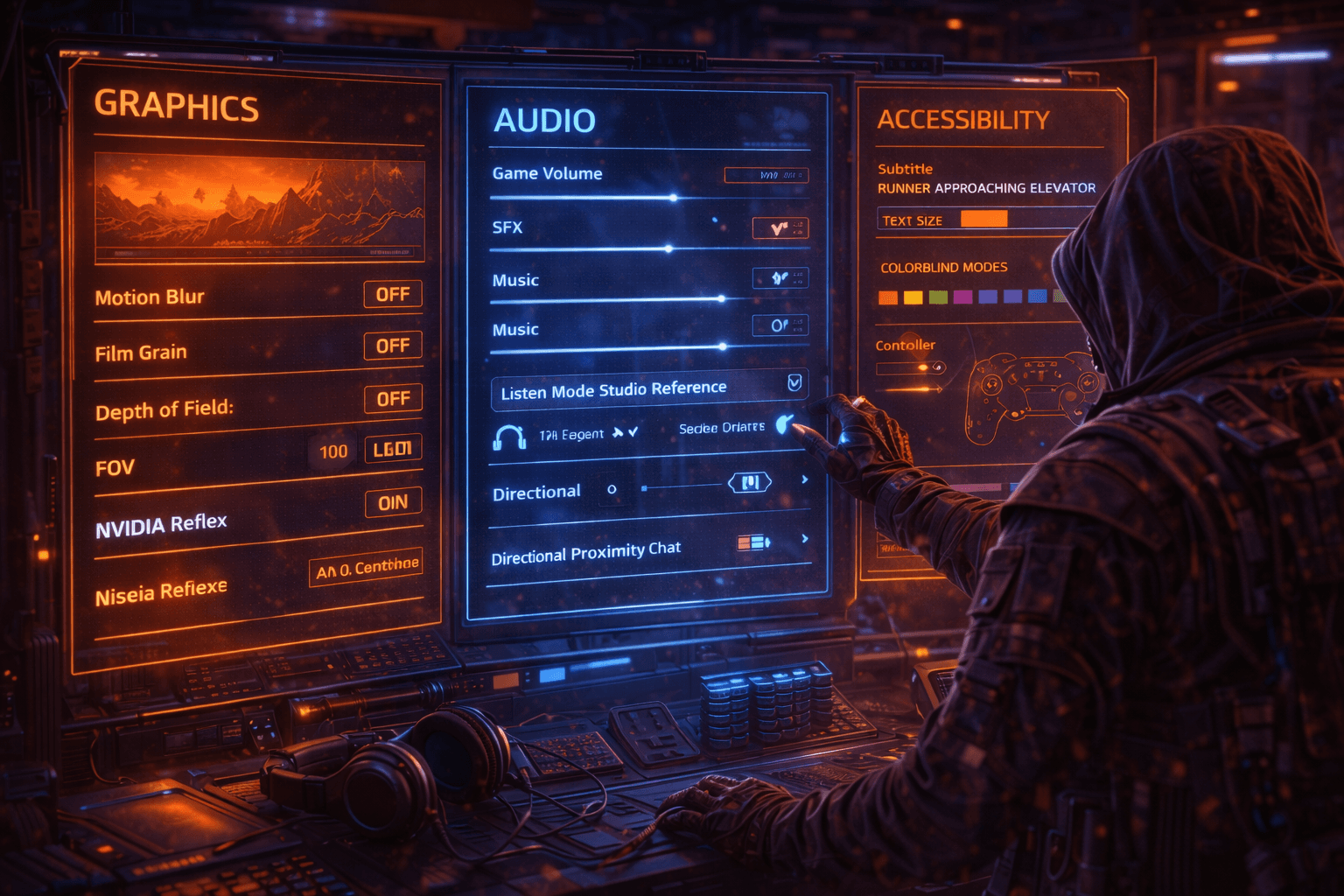
Task: Pick the magenta colorblind mode swatch
Action: (962, 297)
